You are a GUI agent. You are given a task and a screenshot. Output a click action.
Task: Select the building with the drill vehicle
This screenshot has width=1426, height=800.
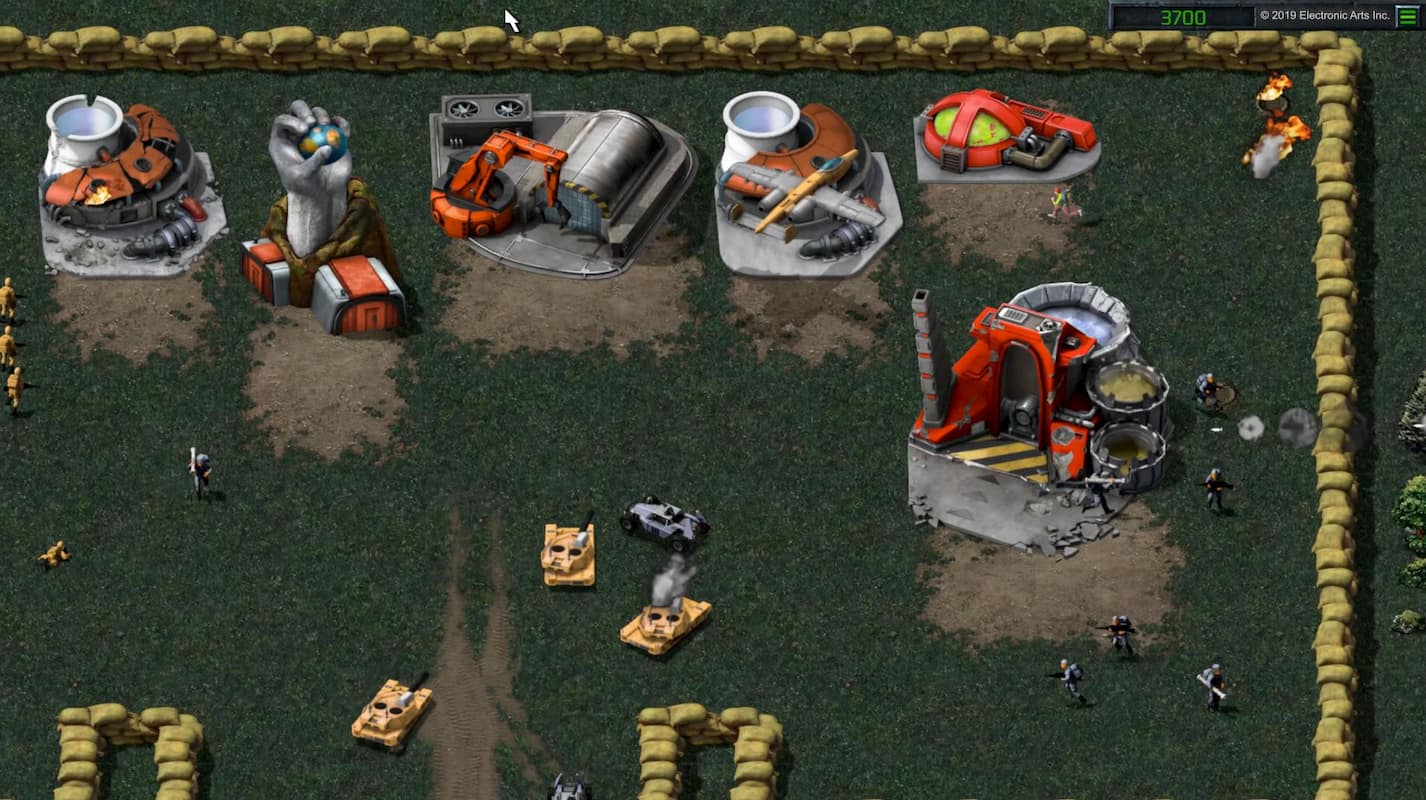tap(795, 175)
